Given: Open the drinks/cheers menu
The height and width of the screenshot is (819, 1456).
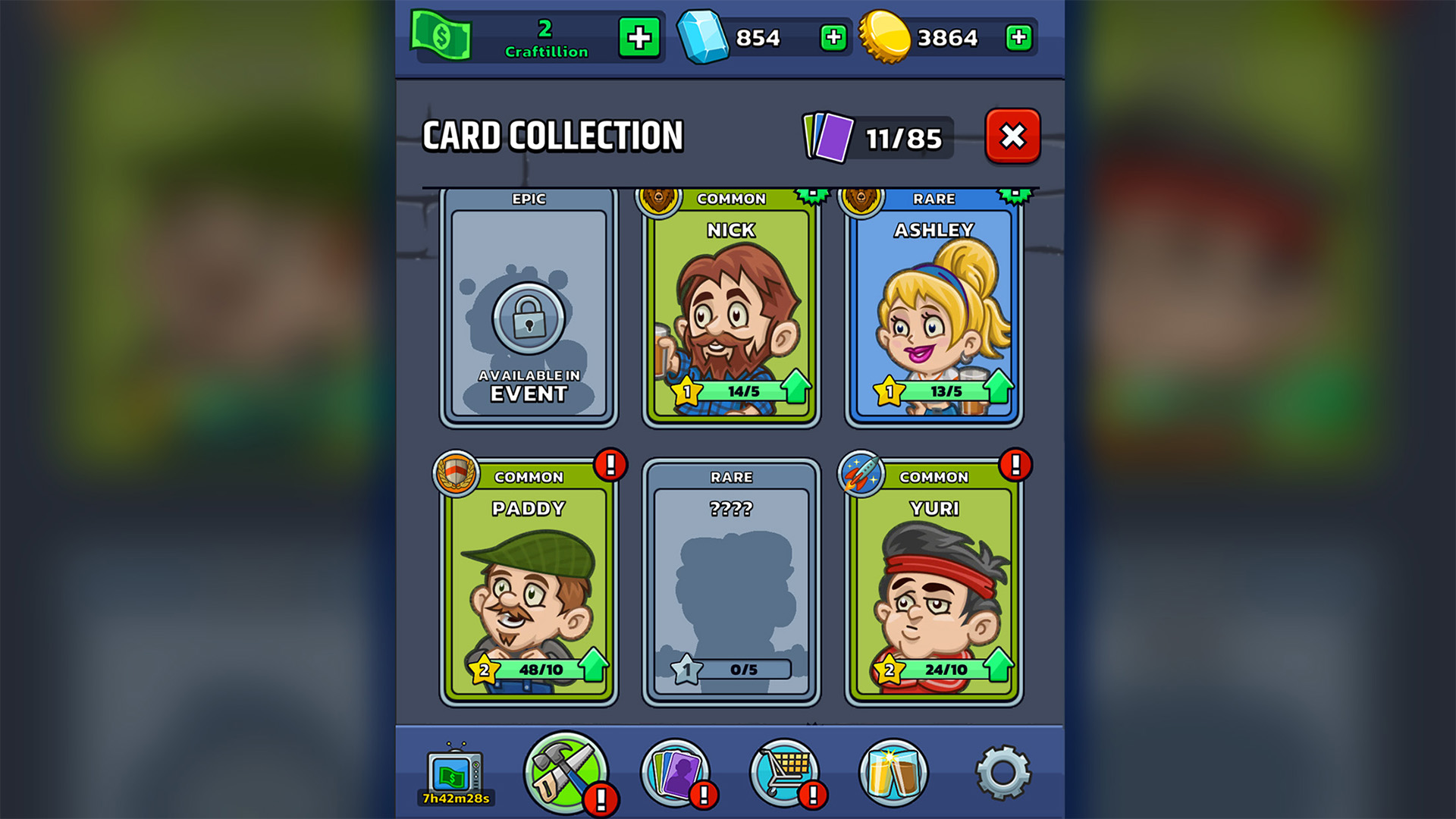Looking at the screenshot, I should click(x=893, y=771).
